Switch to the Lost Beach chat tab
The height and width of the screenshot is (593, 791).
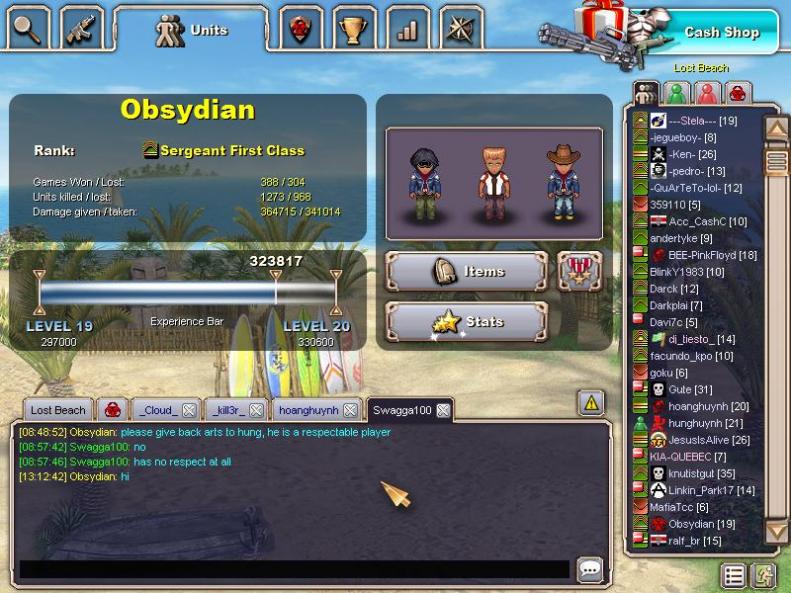coord(57,410)
